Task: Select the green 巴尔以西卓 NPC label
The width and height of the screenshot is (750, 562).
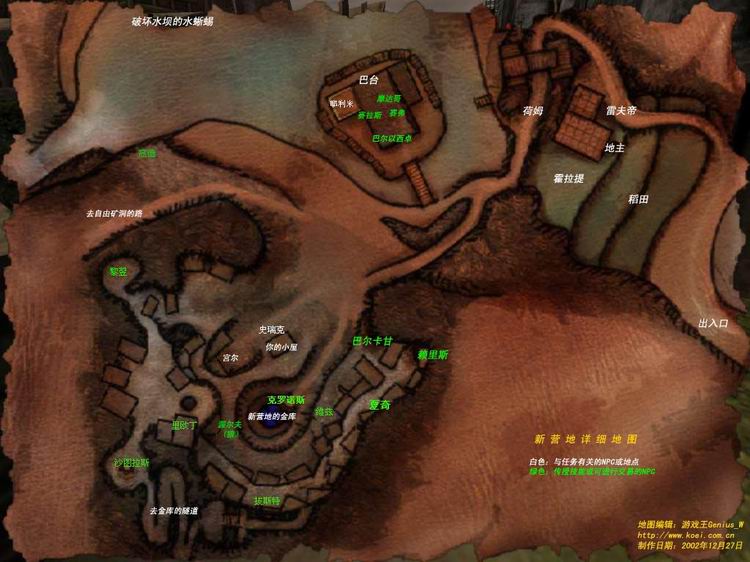Action: coord(393,138)
